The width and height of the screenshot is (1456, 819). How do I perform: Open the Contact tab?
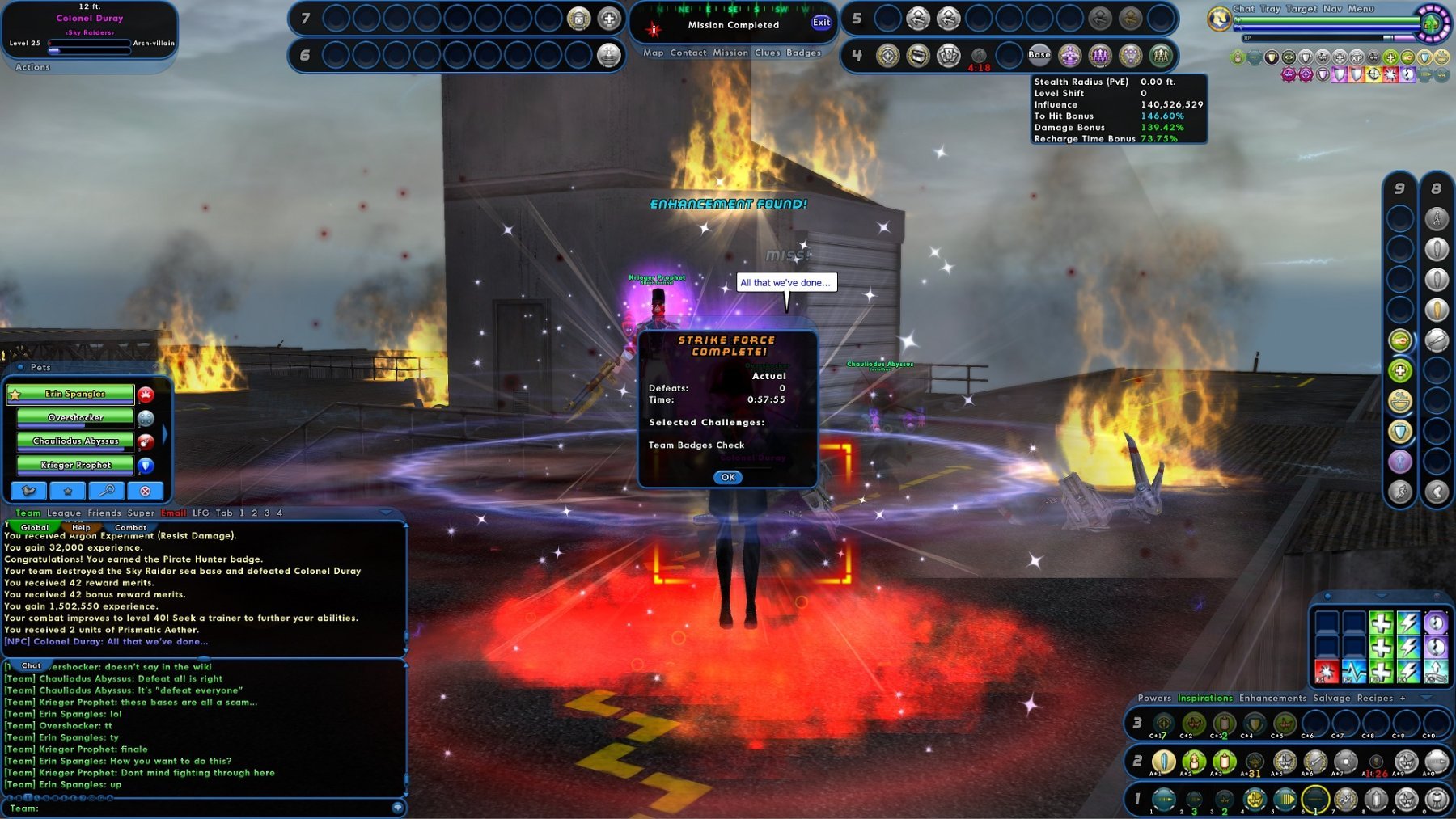tap(688, 53)
